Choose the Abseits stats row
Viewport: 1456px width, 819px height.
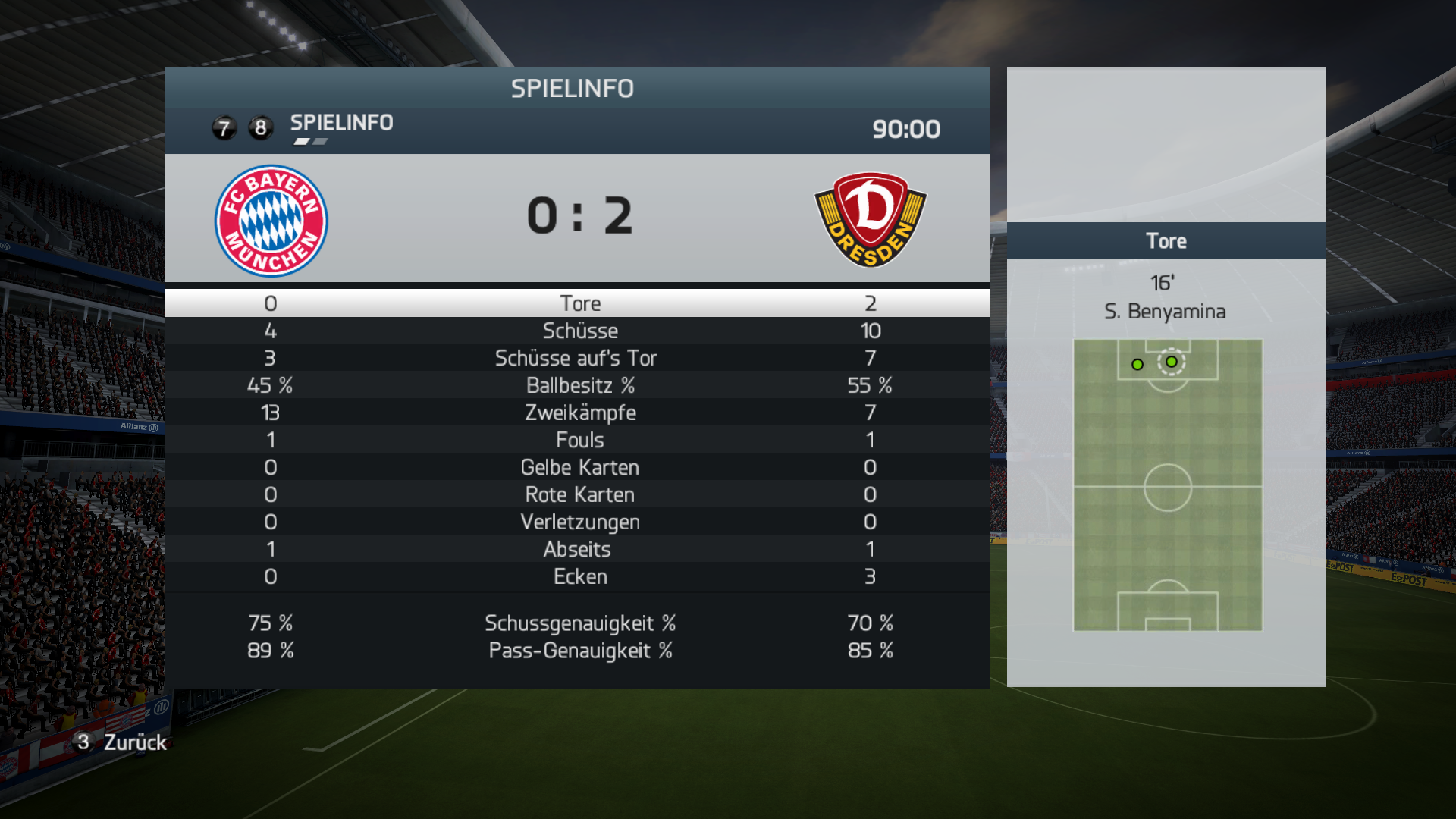pyautogui.click(x=578, y=549)
